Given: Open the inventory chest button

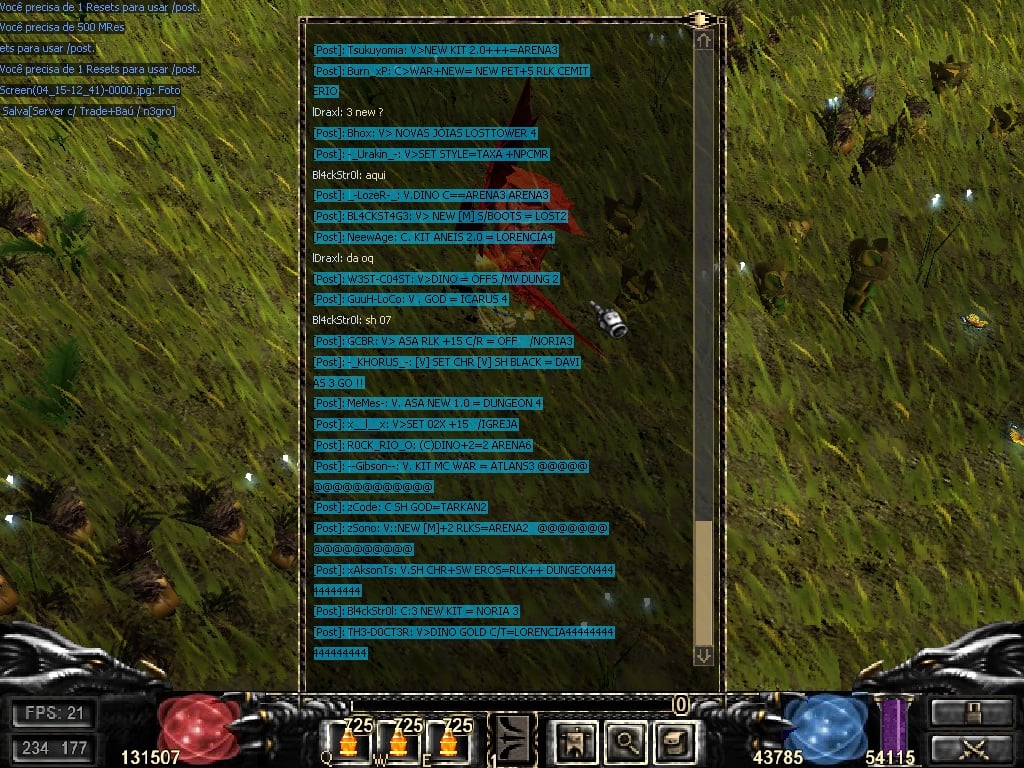Looking at the screenshot, I should click(673, 741).
